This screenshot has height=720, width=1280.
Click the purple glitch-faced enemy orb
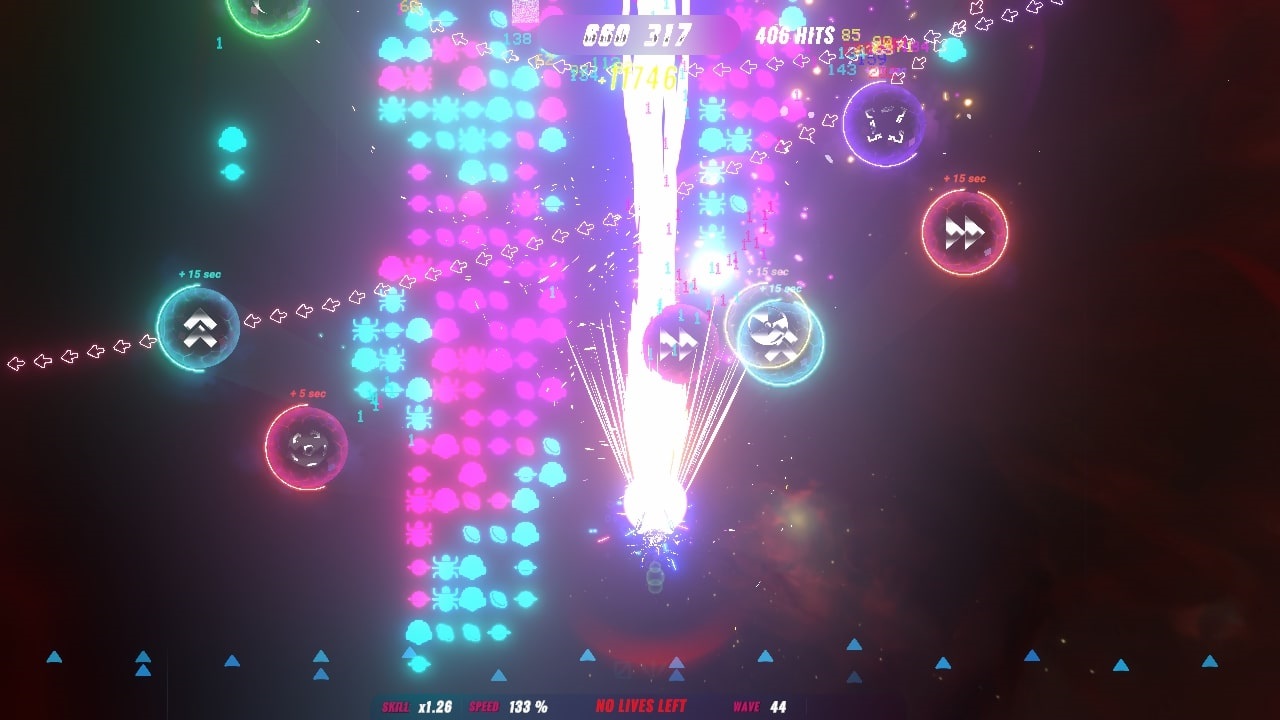pyautogui.click(x=886, y=122)
